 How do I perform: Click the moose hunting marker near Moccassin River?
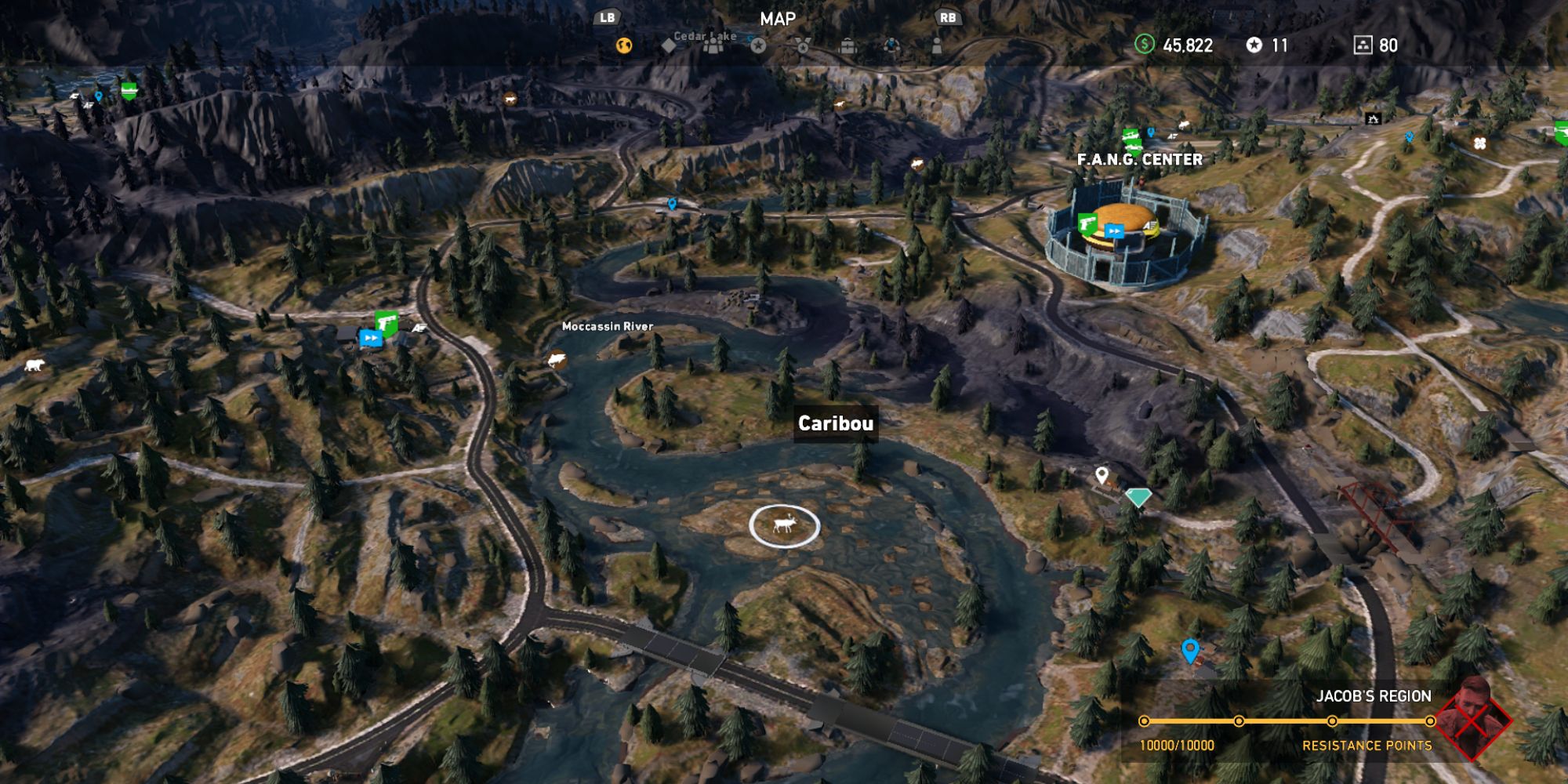click(x=555, y=359)
